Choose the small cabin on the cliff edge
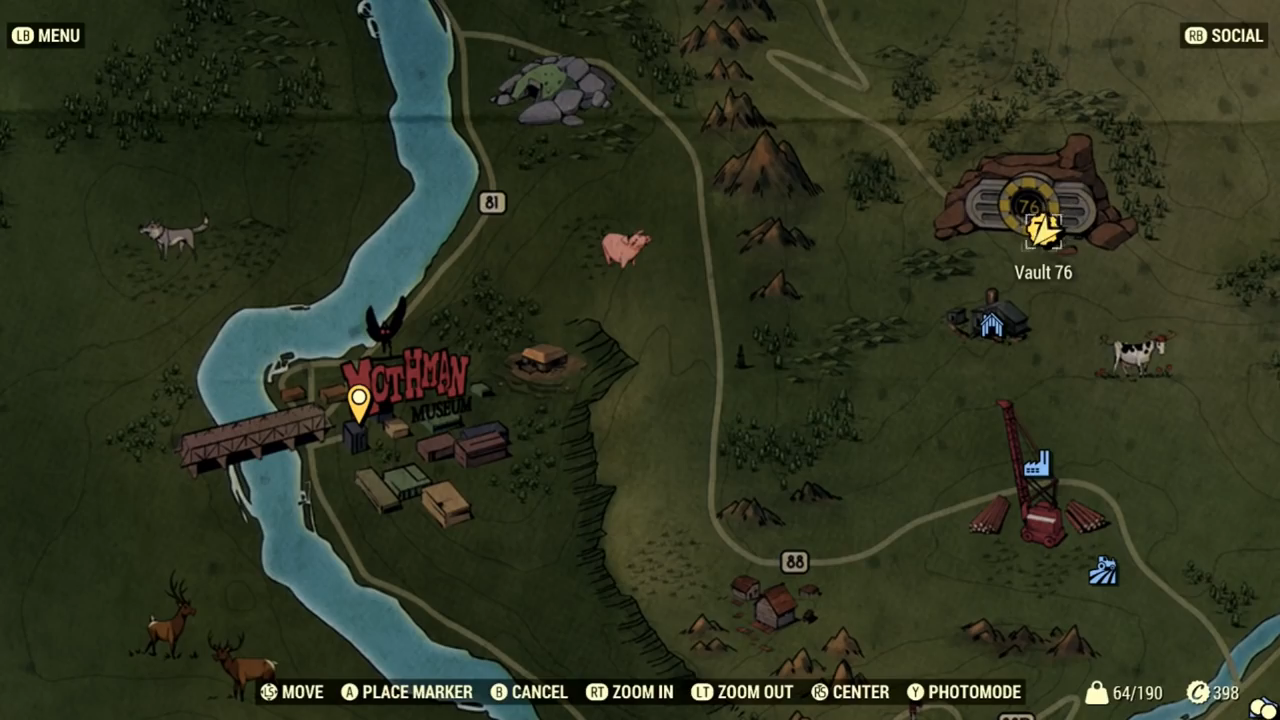Image resolution: width=1280 pixels, height=720 pixels. click(544, 359)
